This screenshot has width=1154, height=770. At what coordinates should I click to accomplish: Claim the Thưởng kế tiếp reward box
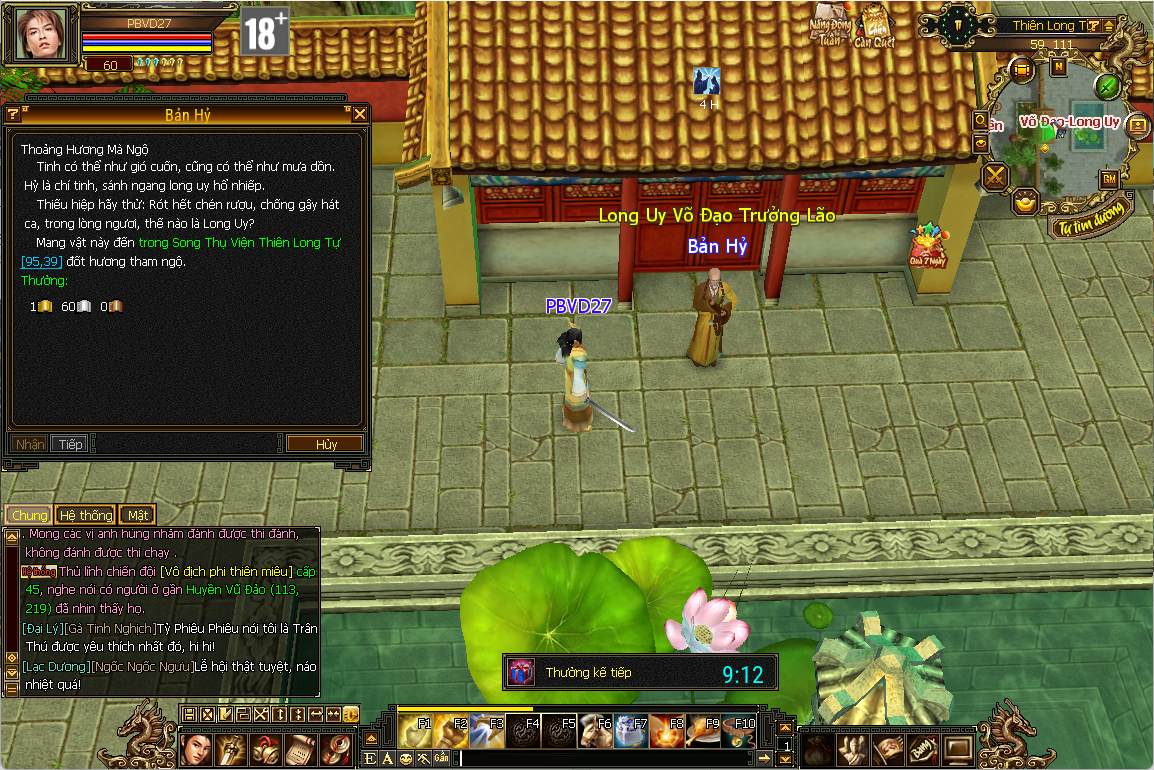click(x=520, y=672)
